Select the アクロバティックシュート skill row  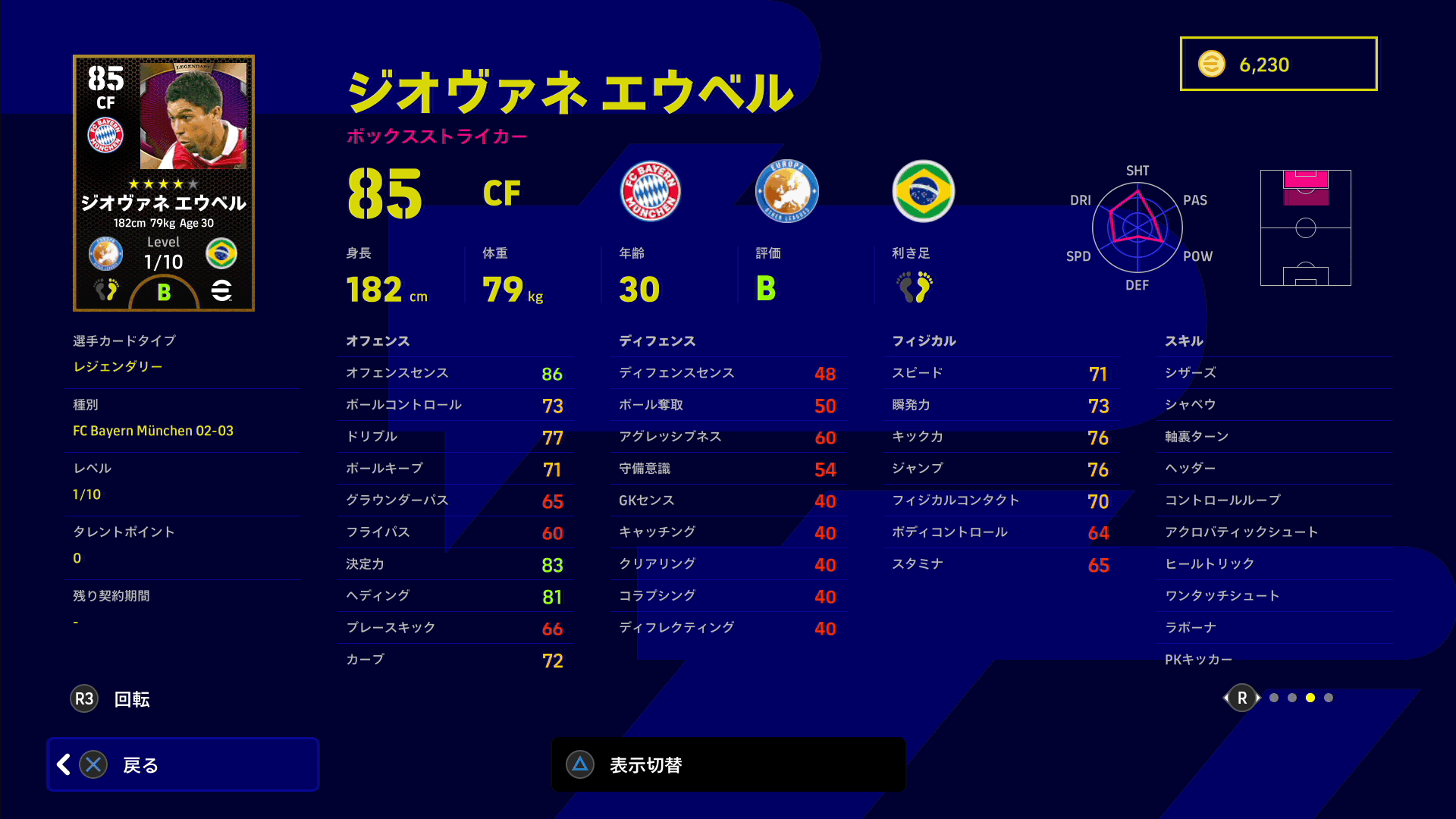(1274, 532)
